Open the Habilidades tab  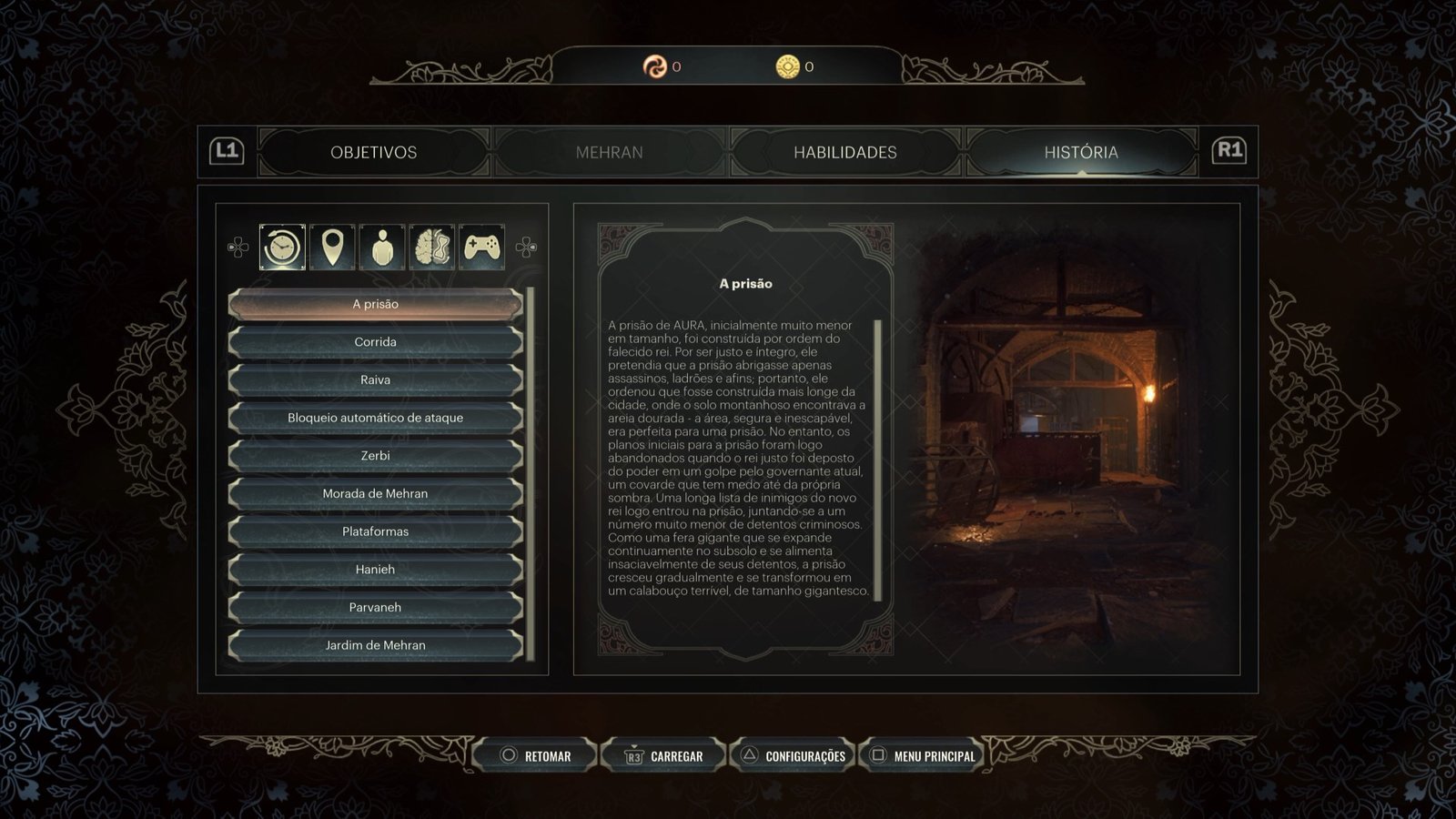(844, 152)
